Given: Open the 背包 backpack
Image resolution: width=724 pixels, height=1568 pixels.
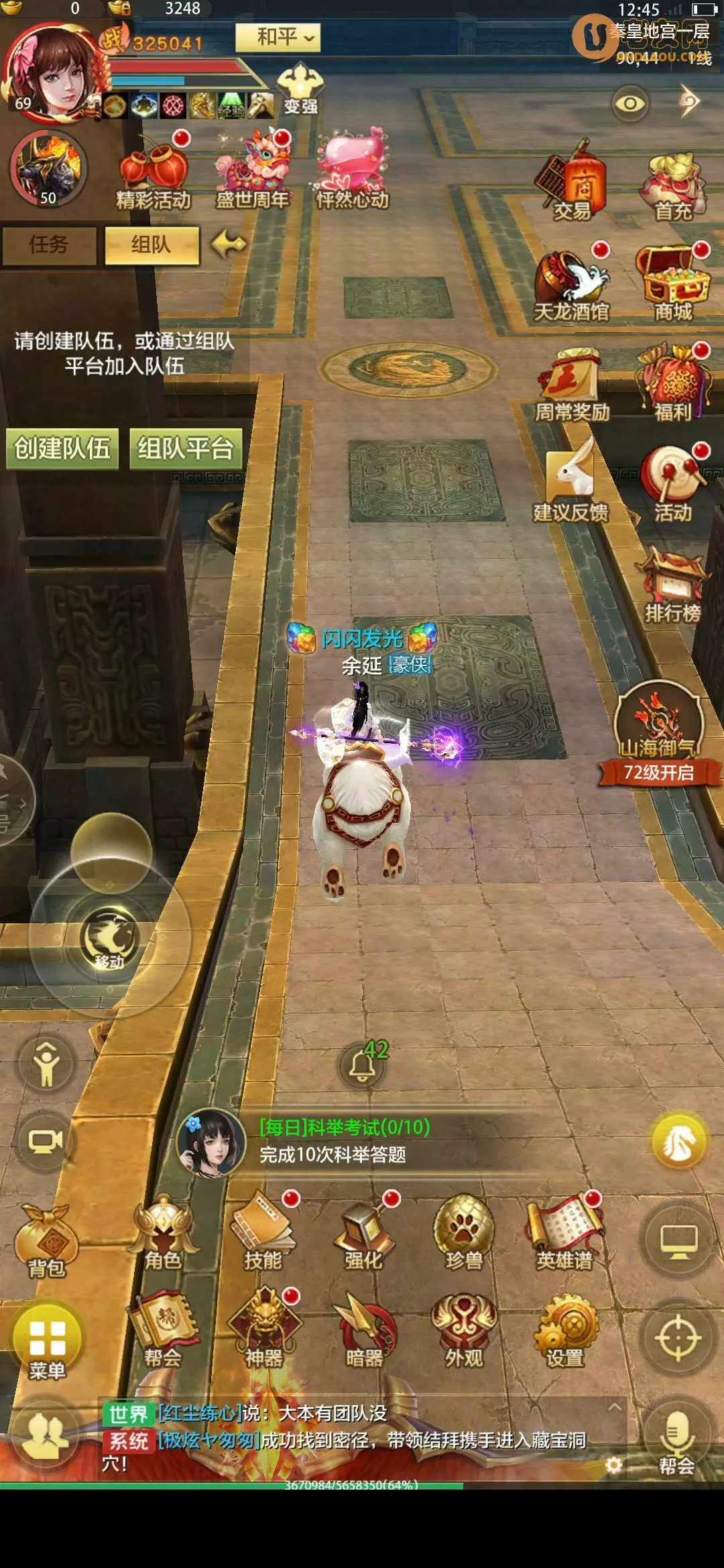Looking at the screenshot, I should point(46,1241).
